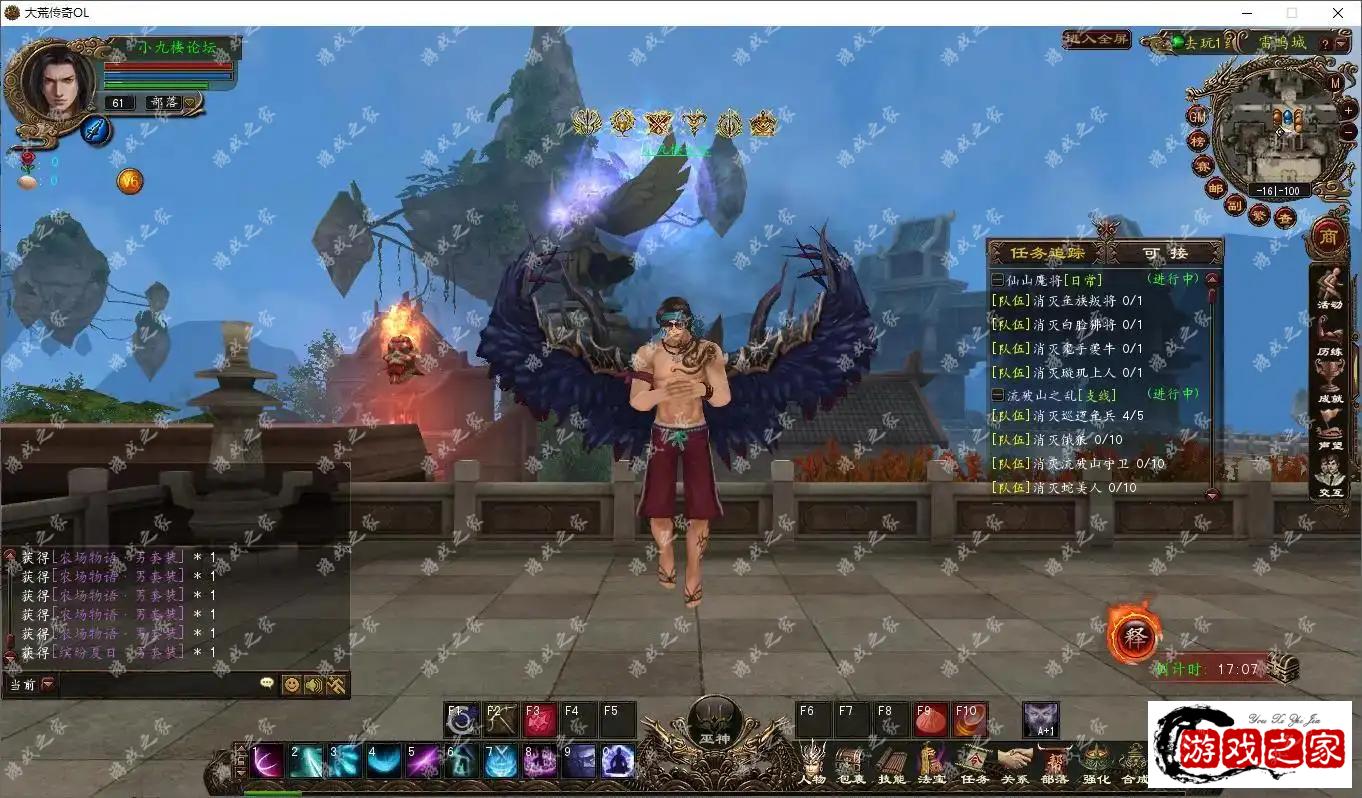Open the 商 shop button
This screenshot has width=1362, height=798.
(1328, 237)
